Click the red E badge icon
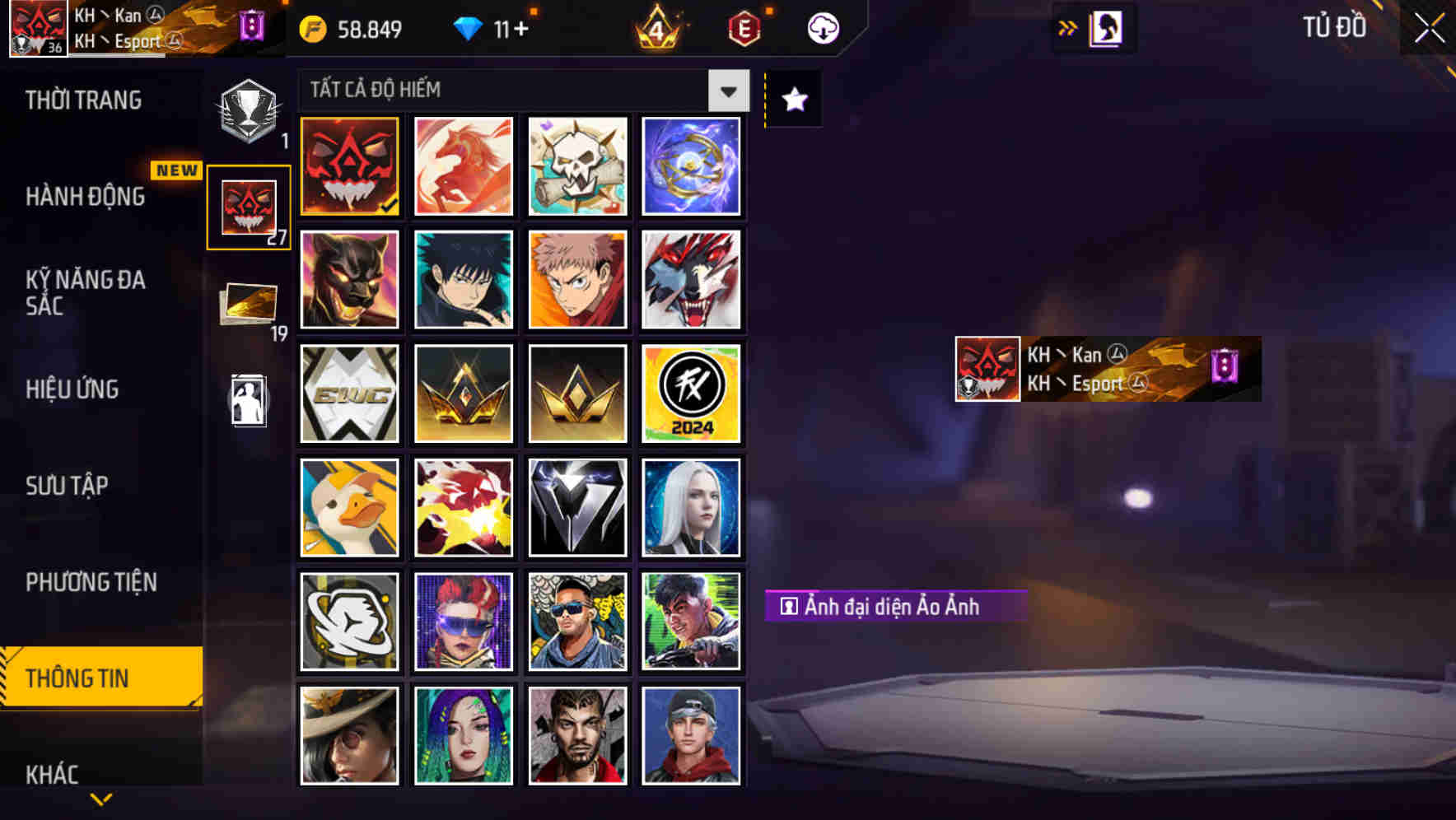This screenshot has height=820, width=1456. tap(742, 28)
